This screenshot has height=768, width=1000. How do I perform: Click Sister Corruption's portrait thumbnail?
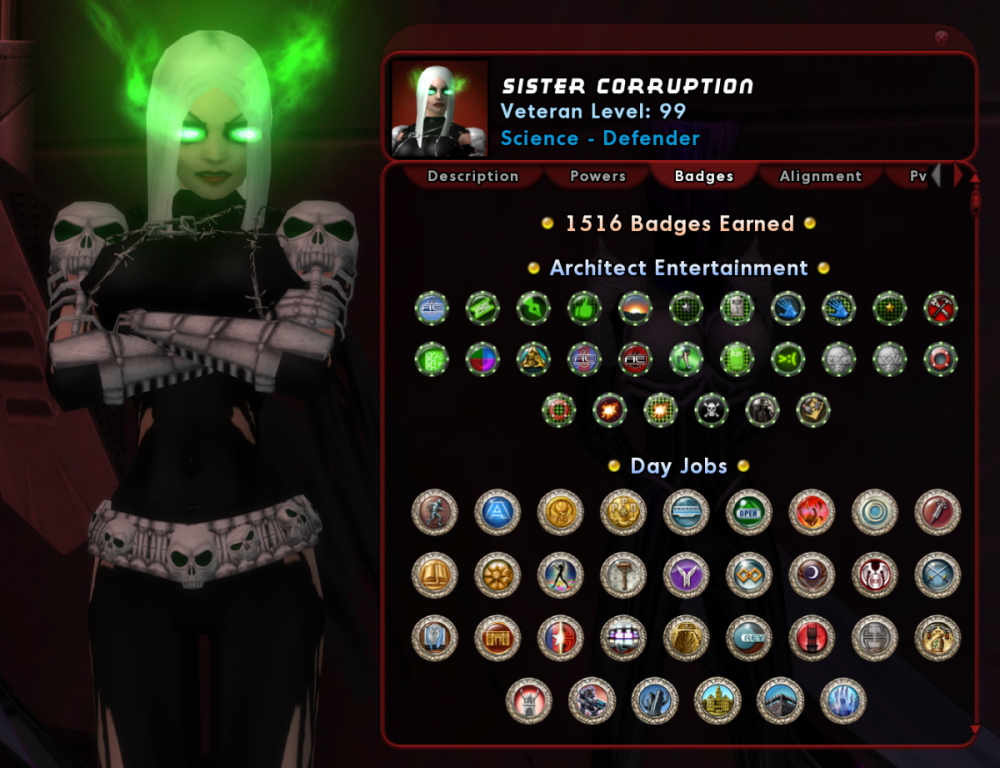pyautogui.click(x=439, y=108)
